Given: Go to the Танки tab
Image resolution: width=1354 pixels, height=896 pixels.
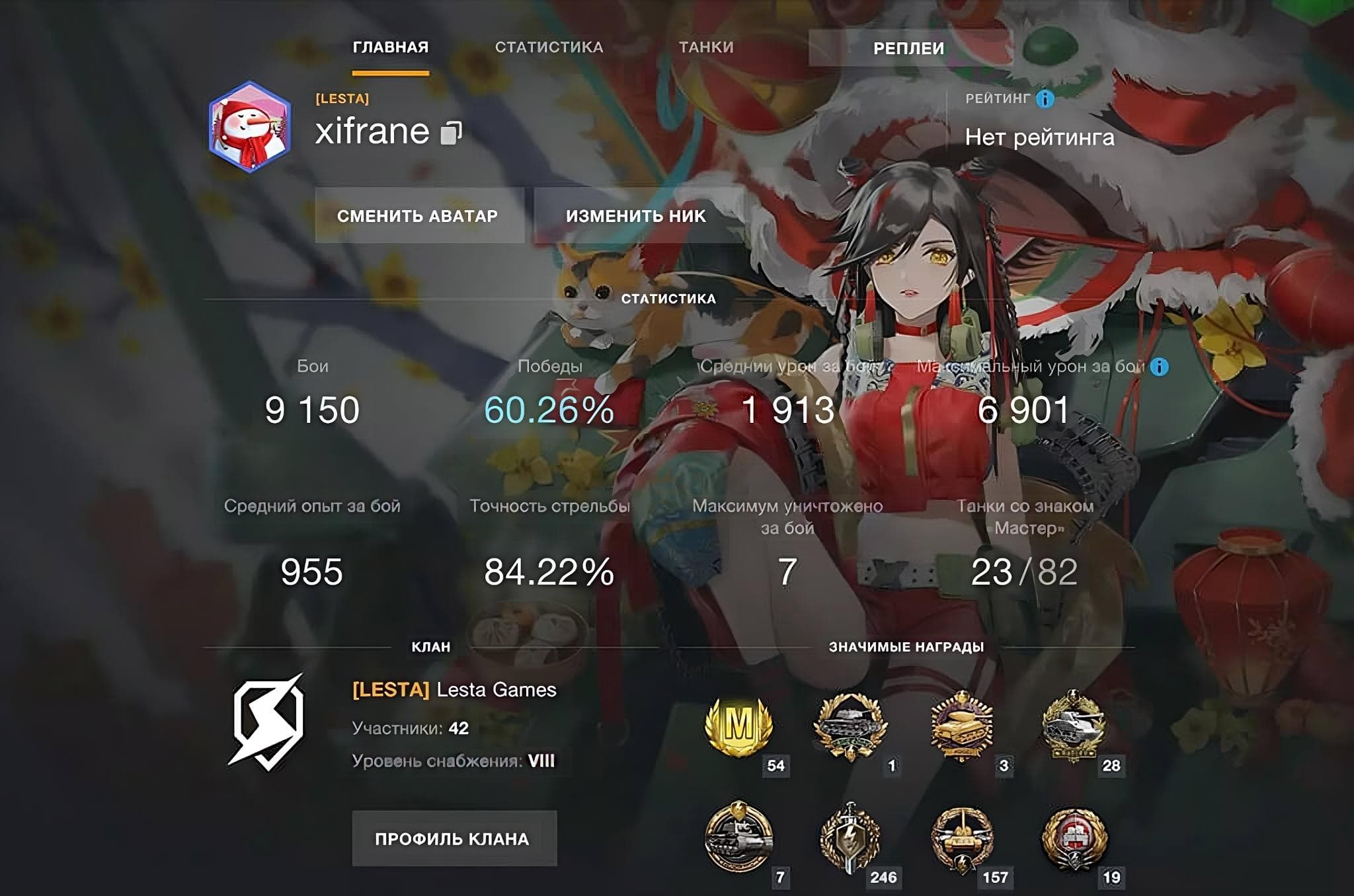Looking at the screenshot, I should tap(706, 48).
